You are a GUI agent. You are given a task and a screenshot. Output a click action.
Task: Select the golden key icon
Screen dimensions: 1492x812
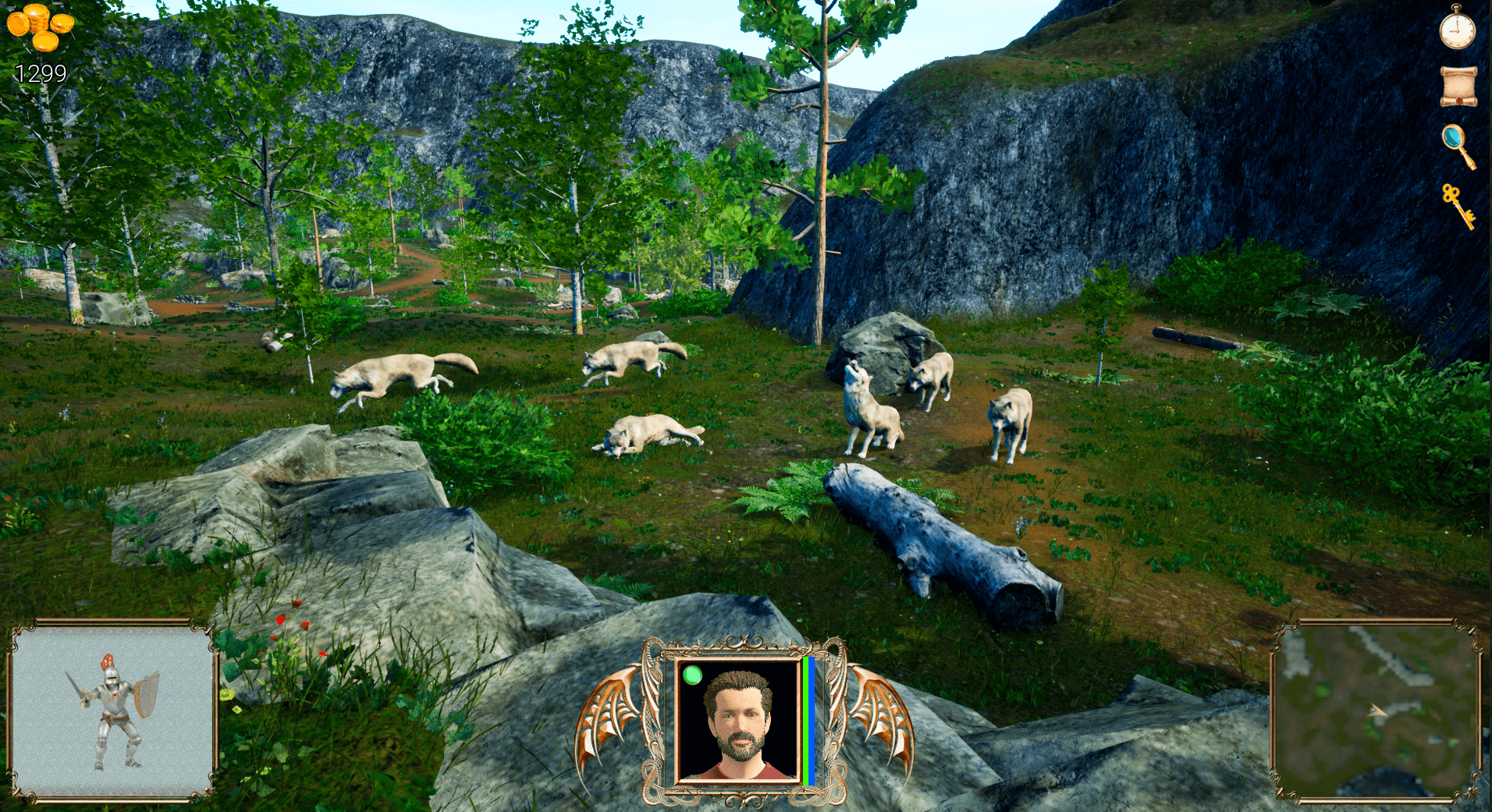pyautogui.click(x=1458, y=205)
